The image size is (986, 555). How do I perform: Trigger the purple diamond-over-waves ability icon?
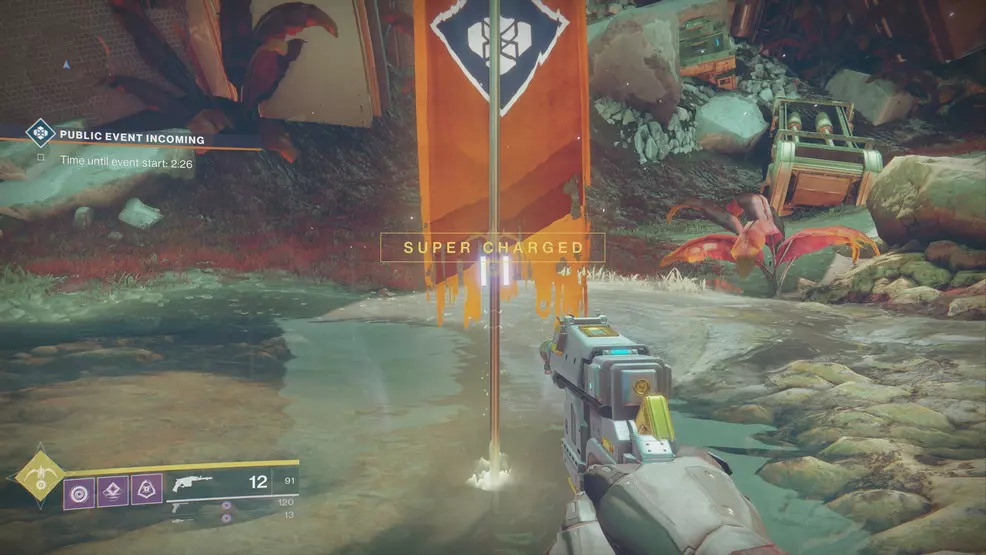(113, 490)
